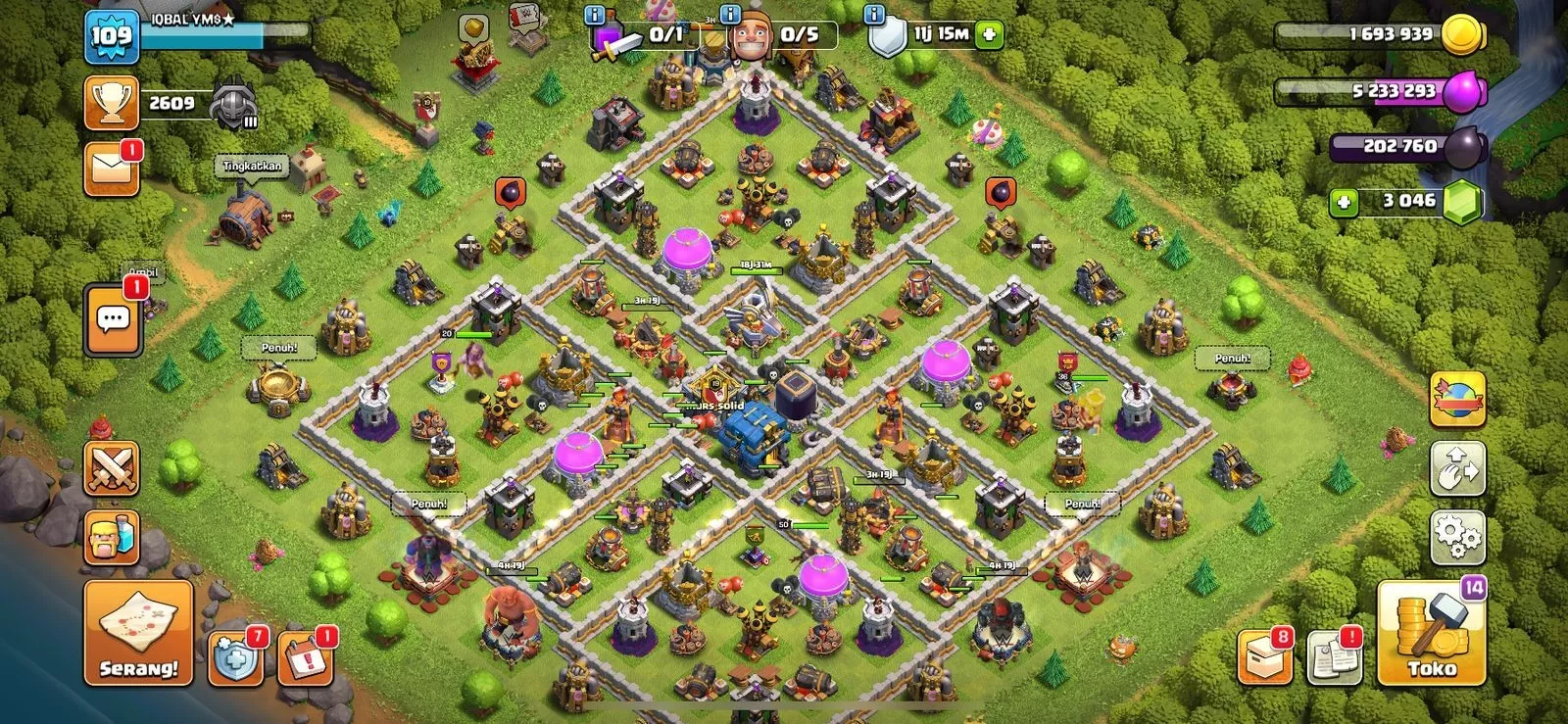The width and height of the screenshot is (1568, 724).
Task: Open the level 109 player profile badge
Action: 112,37
